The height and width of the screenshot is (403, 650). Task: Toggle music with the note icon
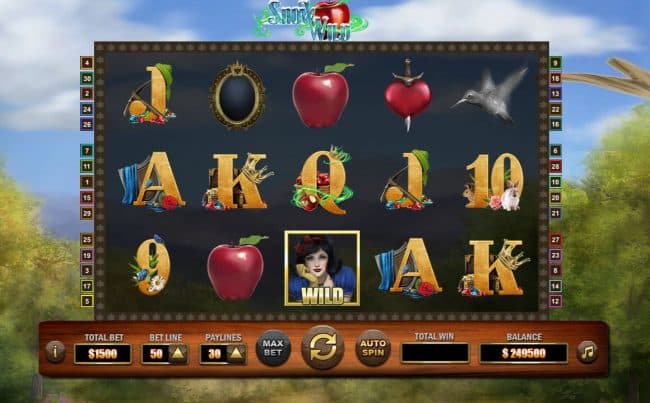587,351
